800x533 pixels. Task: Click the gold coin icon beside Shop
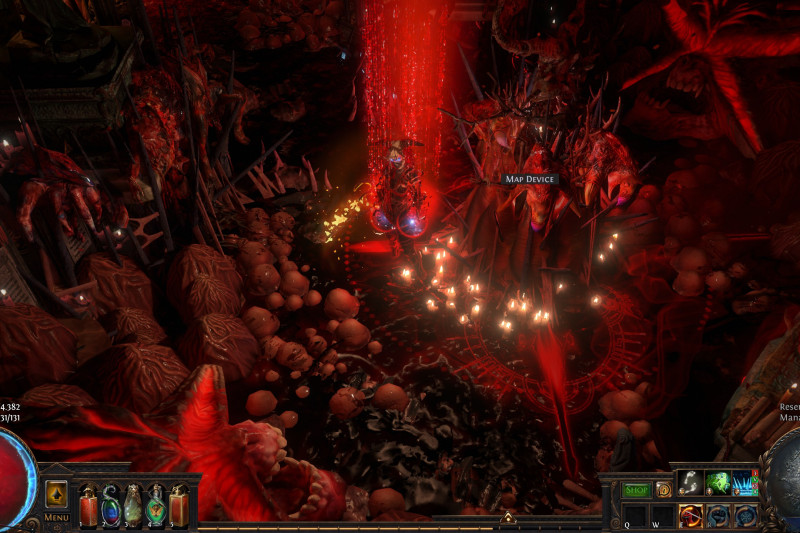(x=663, y=490)
